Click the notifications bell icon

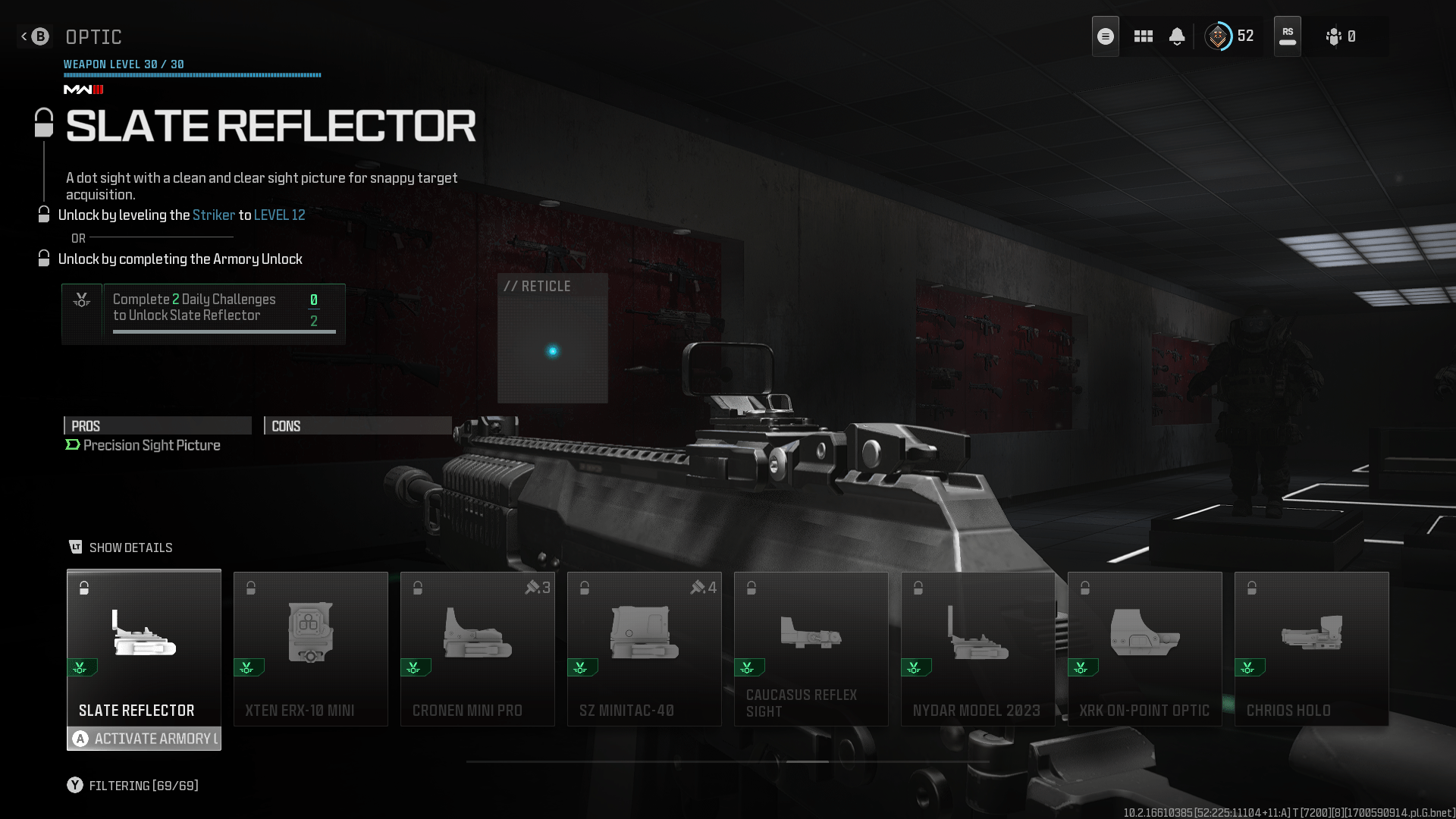point(1177,36)
